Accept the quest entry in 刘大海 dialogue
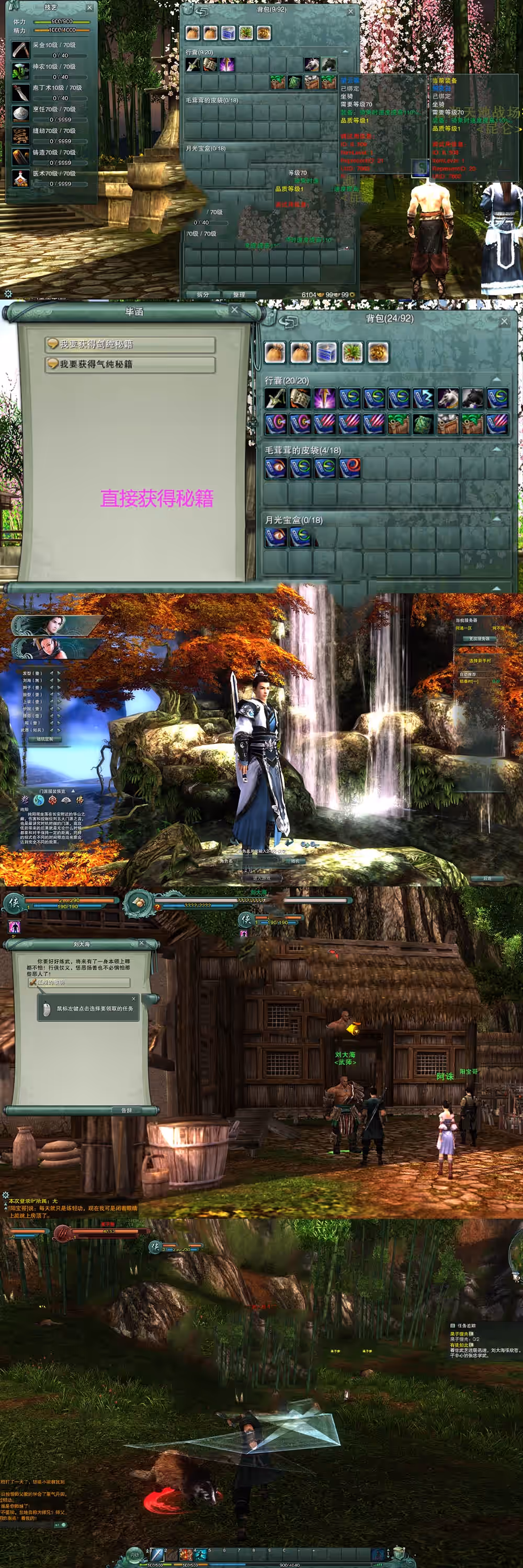The width and height of the screenshot is (523, 1568). click(x=79, y=983)
